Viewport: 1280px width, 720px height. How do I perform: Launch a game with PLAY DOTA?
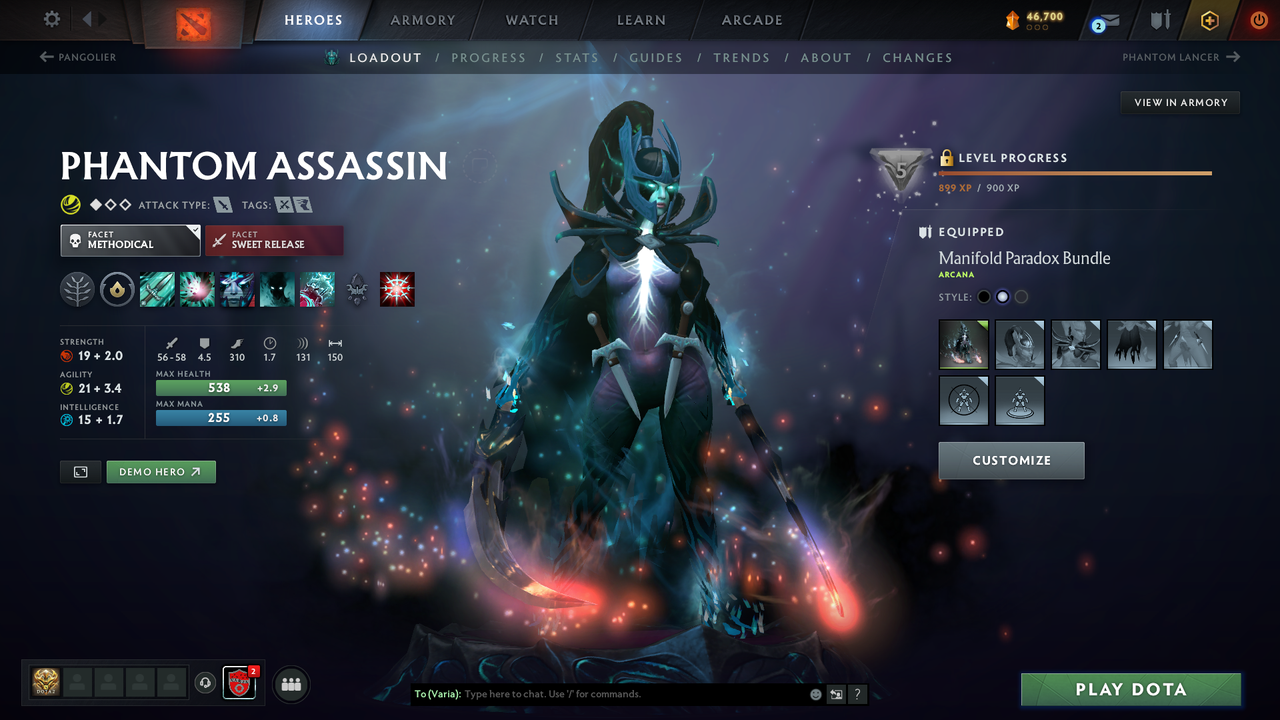click(x=1130, y=689)
